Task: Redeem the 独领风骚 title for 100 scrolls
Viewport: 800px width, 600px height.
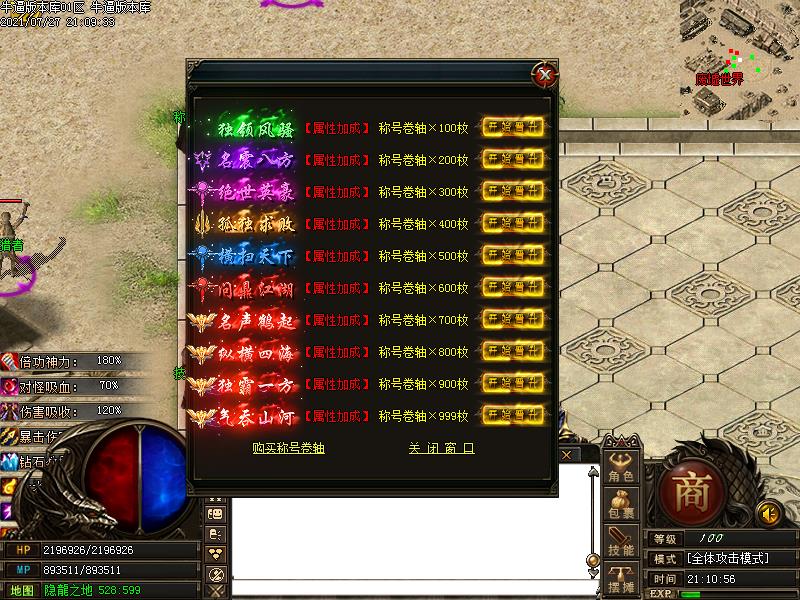Action: pos(515,127)
